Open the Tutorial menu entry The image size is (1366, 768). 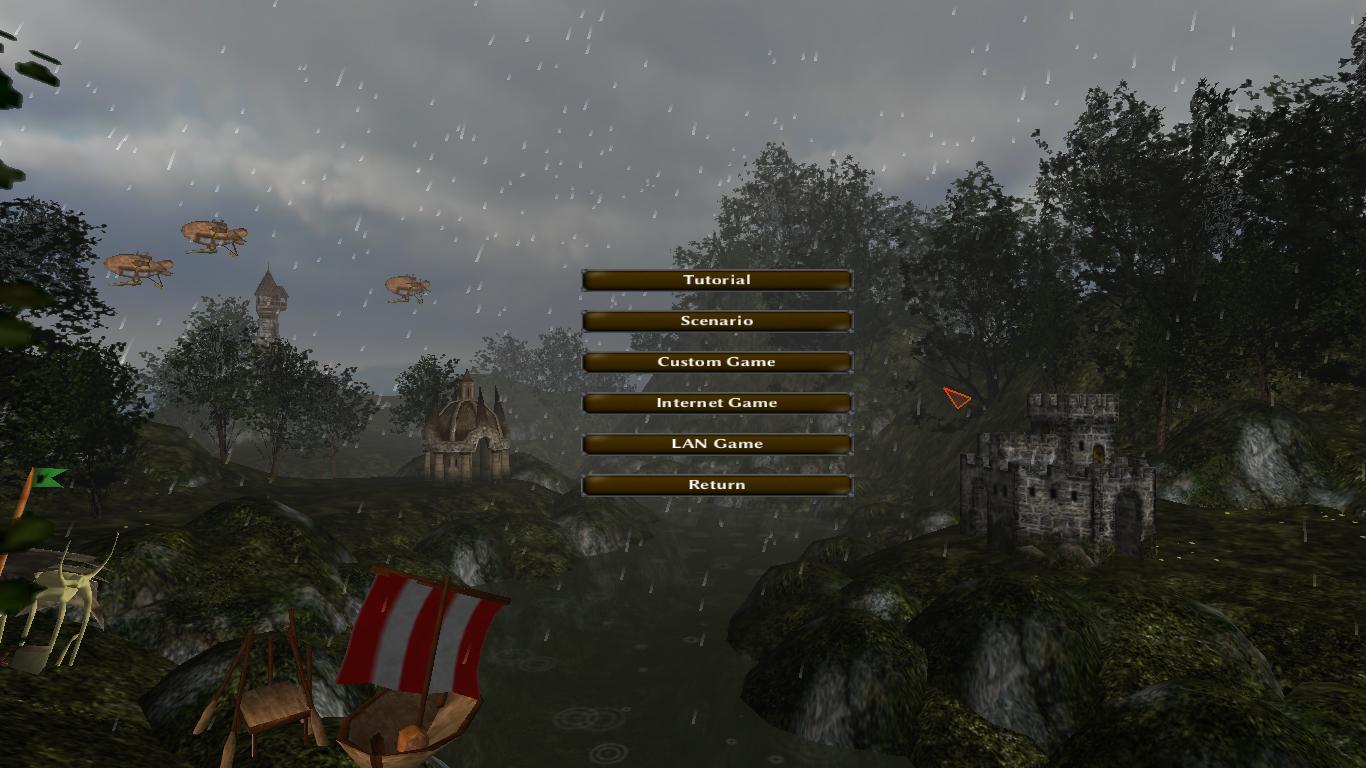click(x=716, y=280)
